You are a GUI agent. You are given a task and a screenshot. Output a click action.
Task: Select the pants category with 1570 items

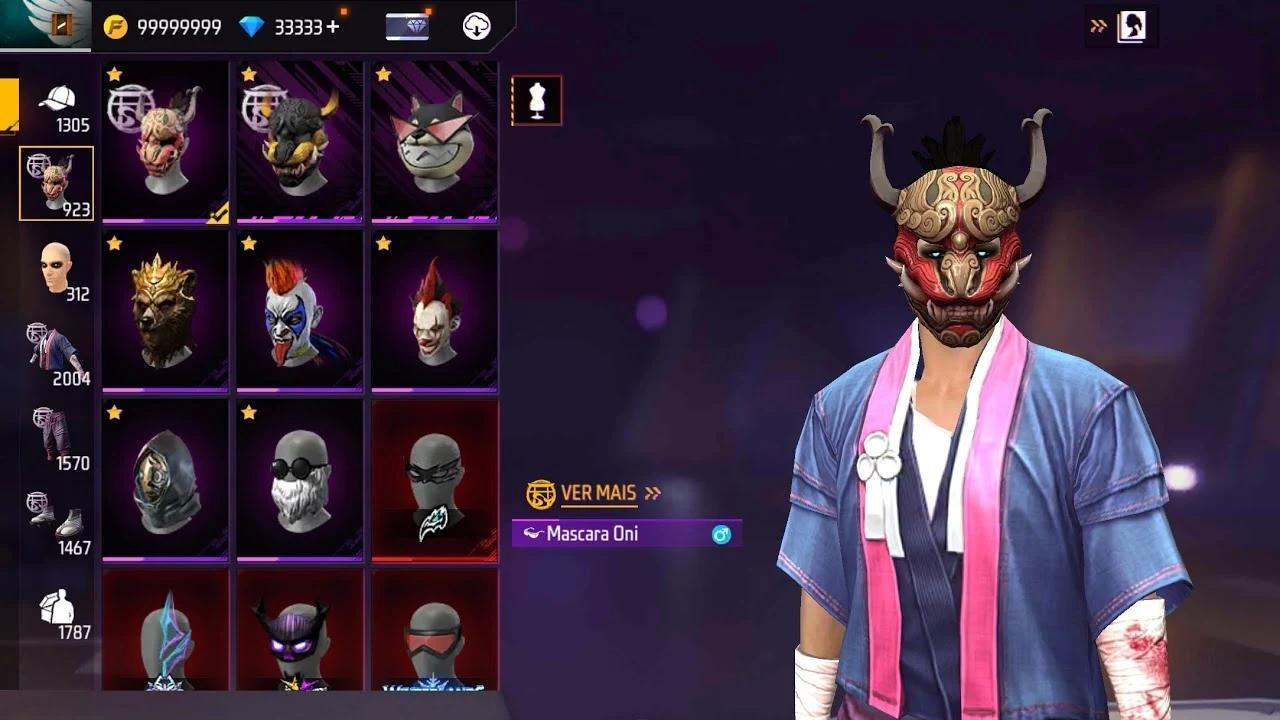[57, 432]
